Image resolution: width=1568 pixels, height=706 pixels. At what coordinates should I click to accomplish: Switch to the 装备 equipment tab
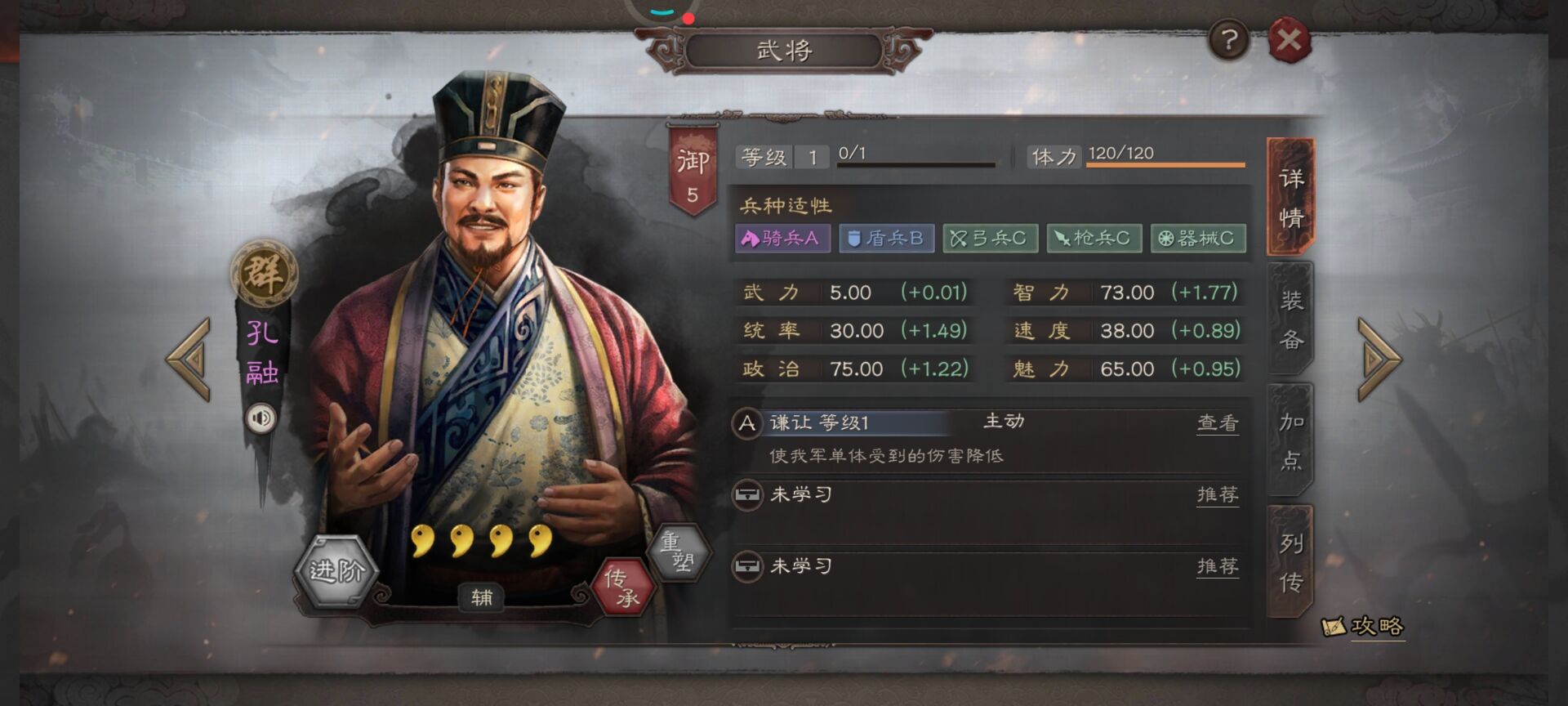click(x=1289, y=319)
